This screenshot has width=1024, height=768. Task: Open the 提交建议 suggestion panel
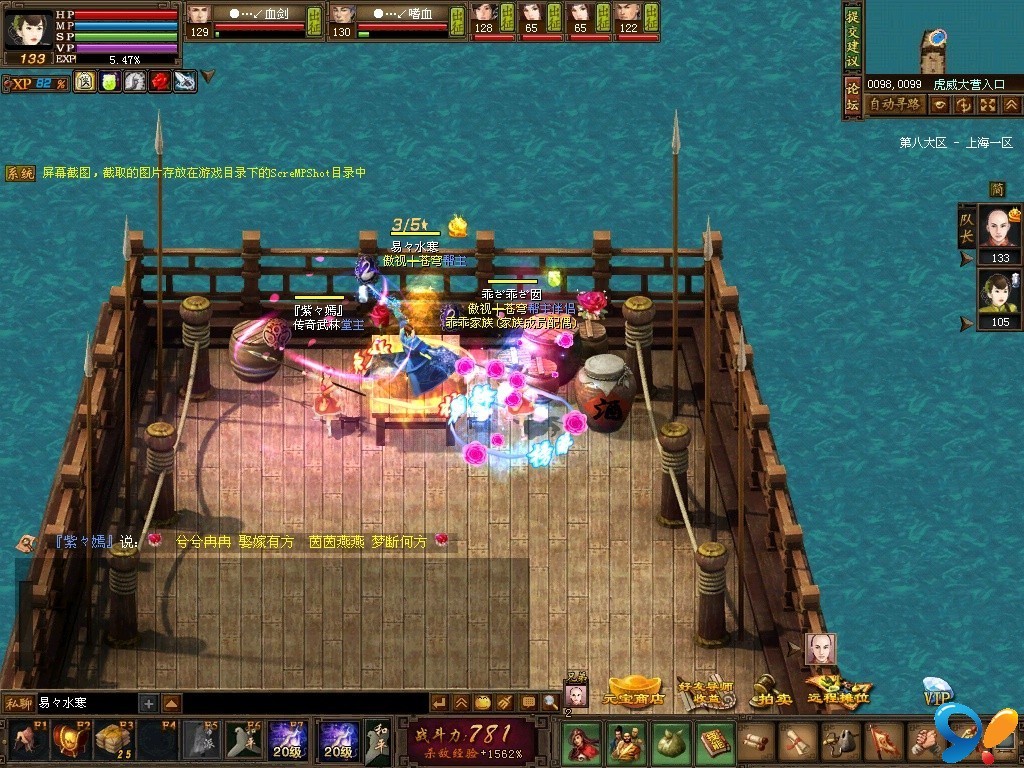click(x=852, y=38)
